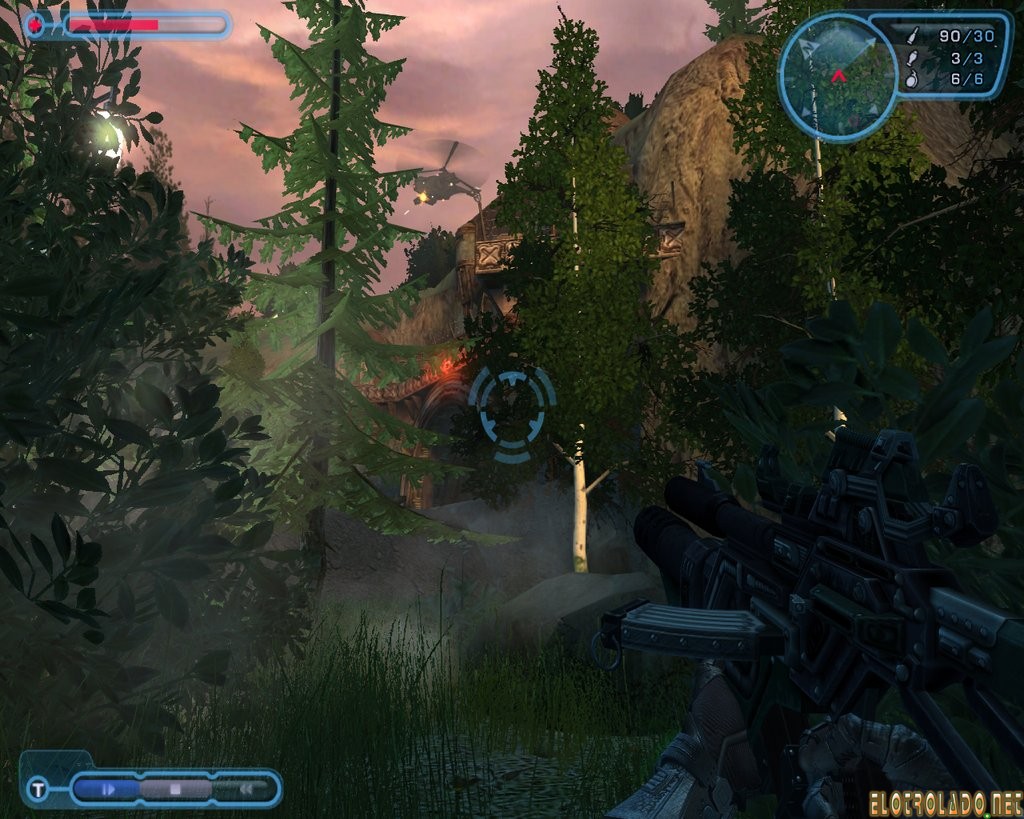
Task: Select the bullet ammo icon
Action: pos(911,36)
